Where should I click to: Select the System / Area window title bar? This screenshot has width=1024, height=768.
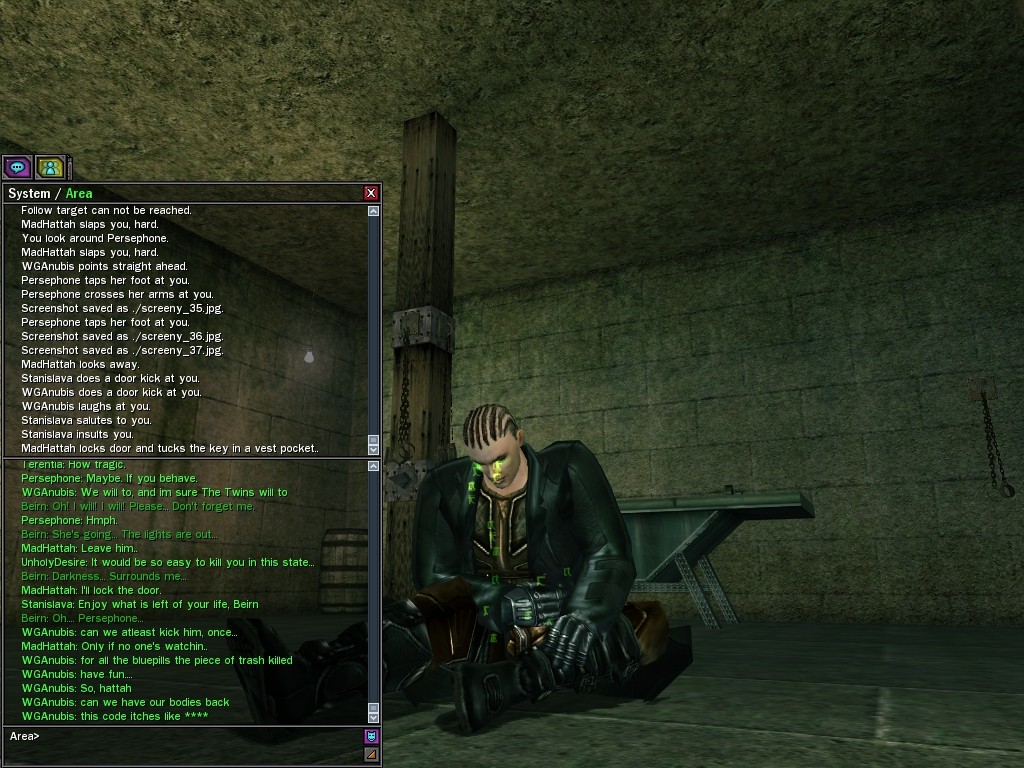point(180,193)
